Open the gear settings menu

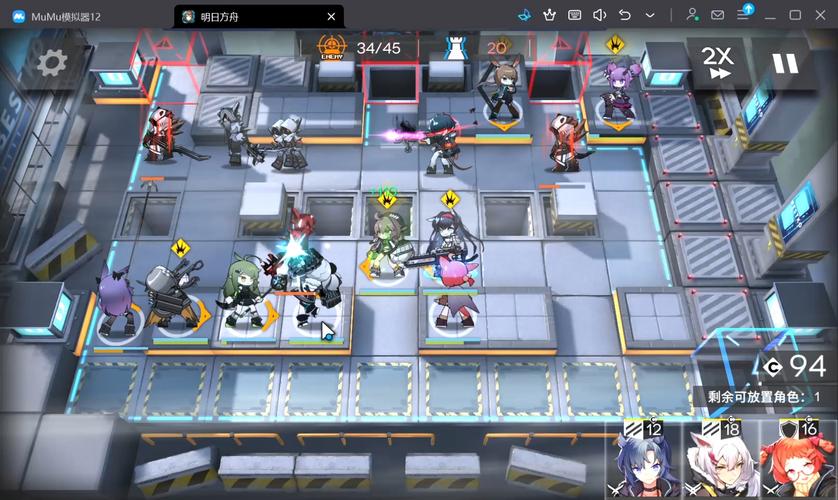click(x=52, y=62)
